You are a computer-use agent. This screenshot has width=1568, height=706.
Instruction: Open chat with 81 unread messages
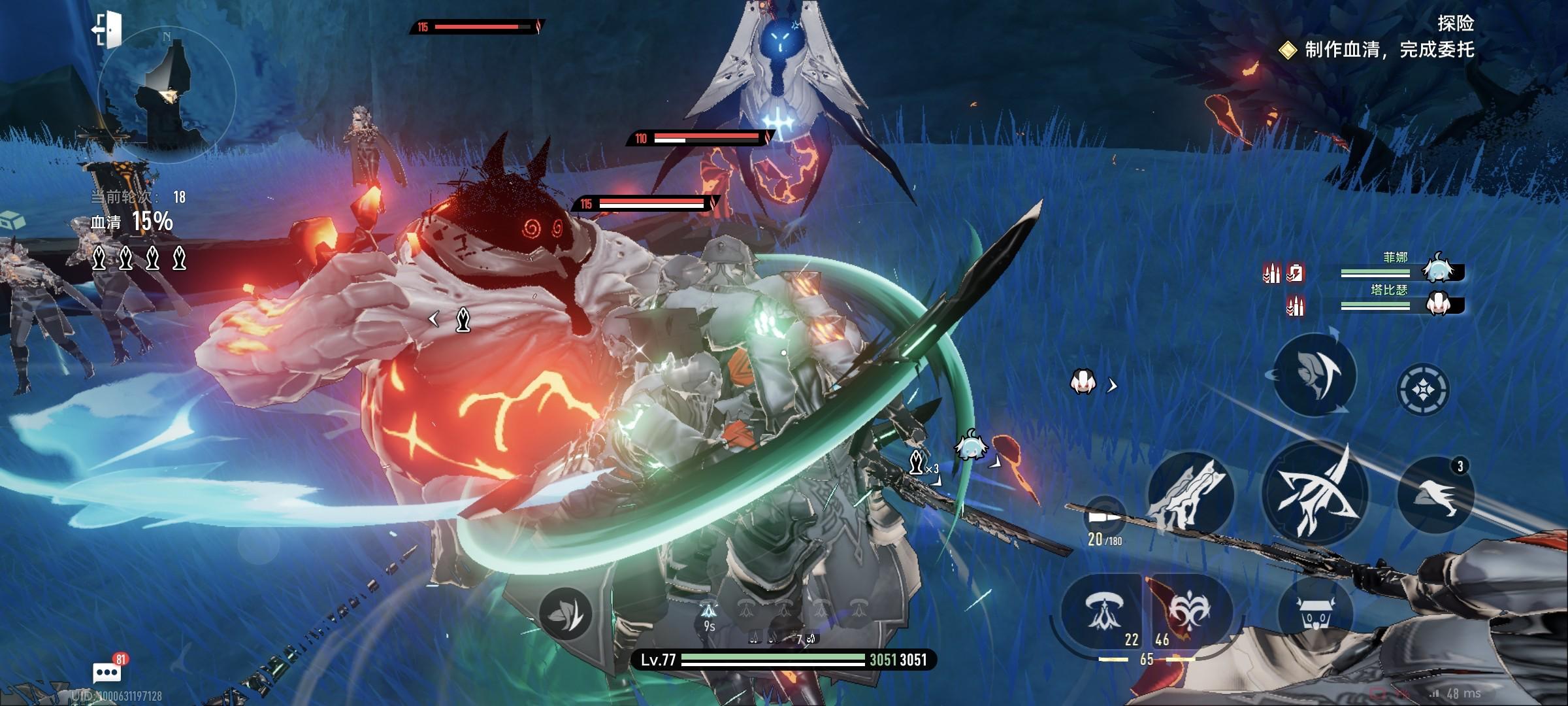[108, 671]
